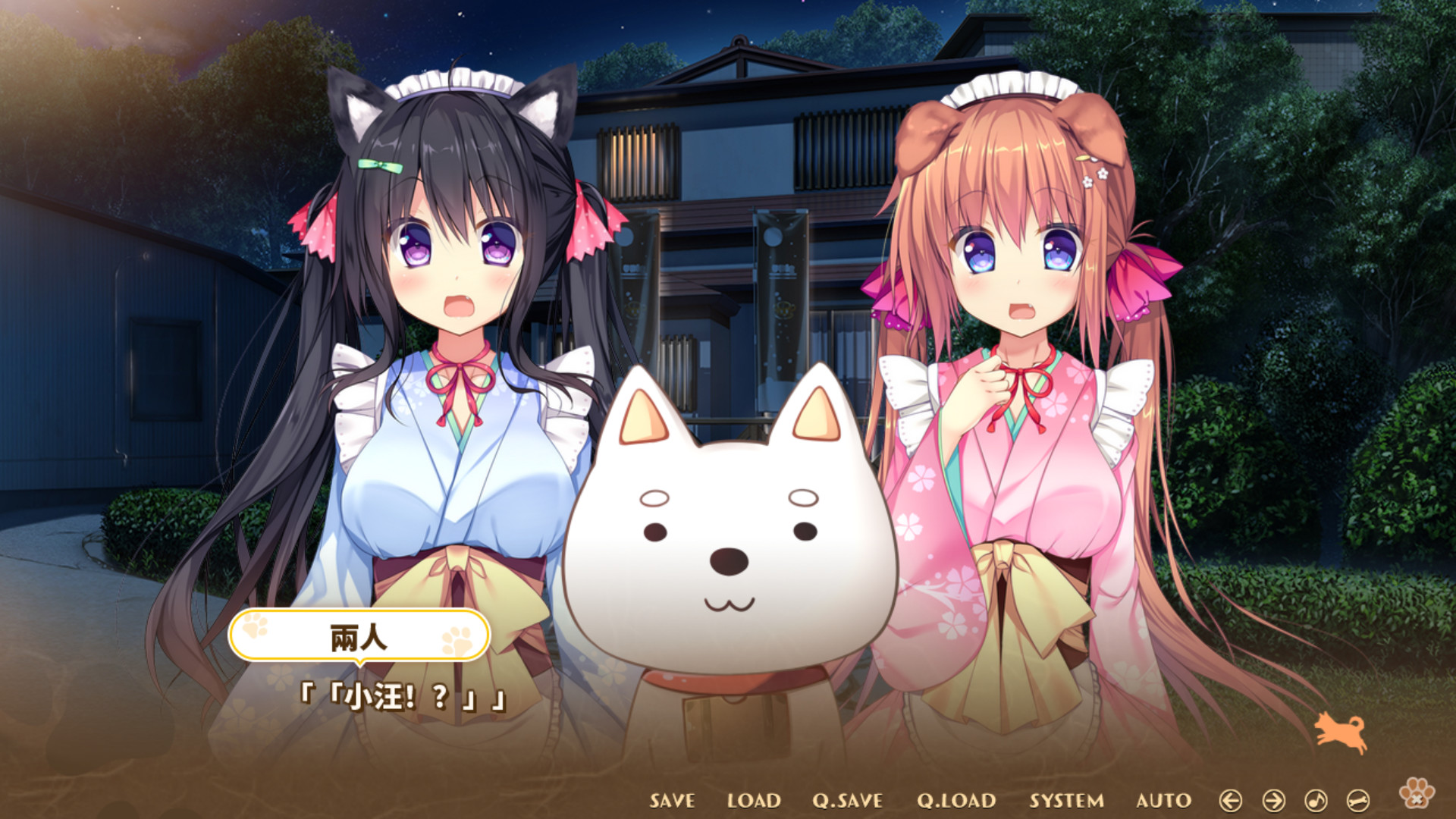This screenshot has width=1456, height=819.
Task: Open the SAVE screen
Action: [671, 800]
